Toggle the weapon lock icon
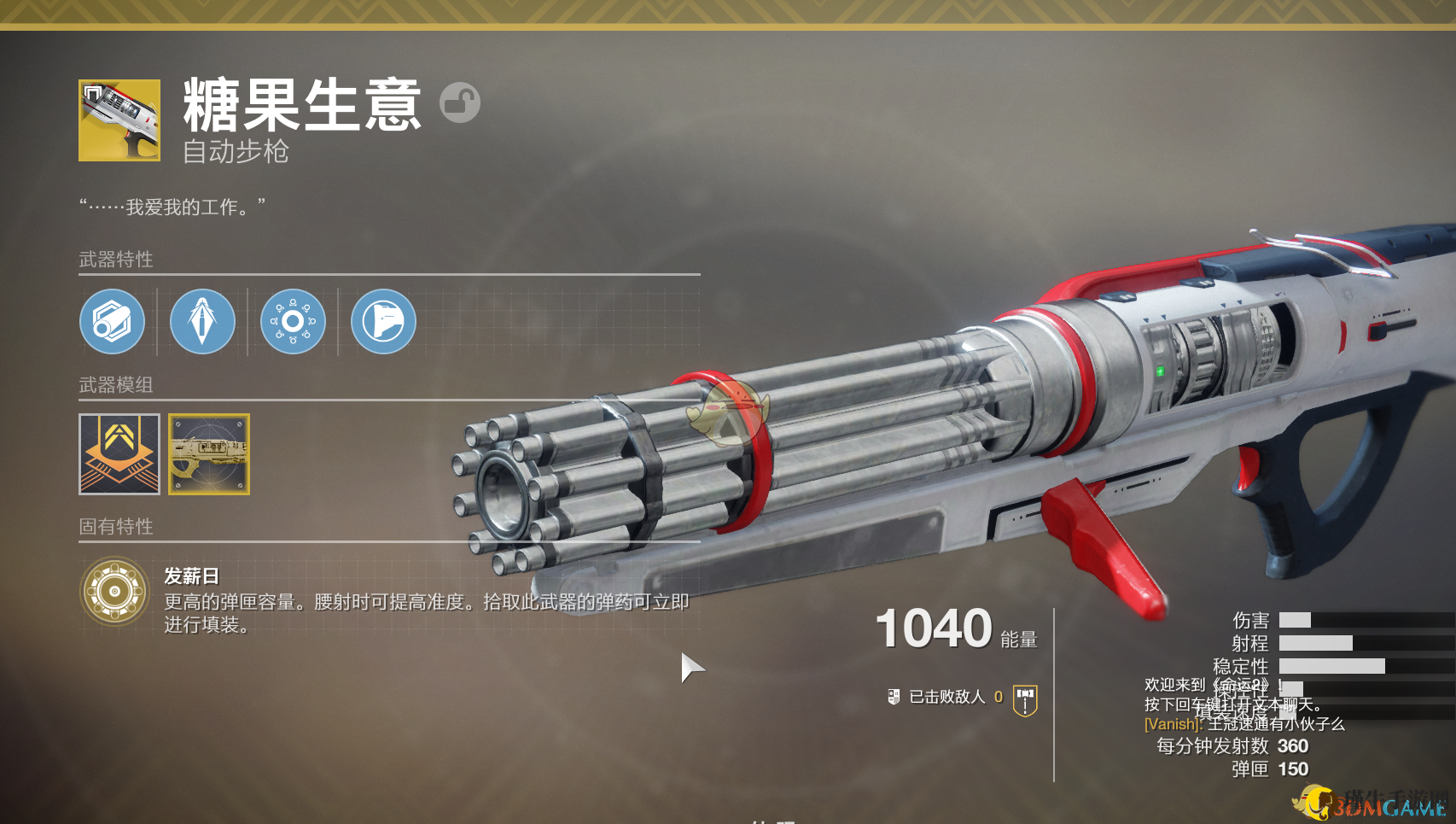The image size is (1456, 824). click(460, 102)
